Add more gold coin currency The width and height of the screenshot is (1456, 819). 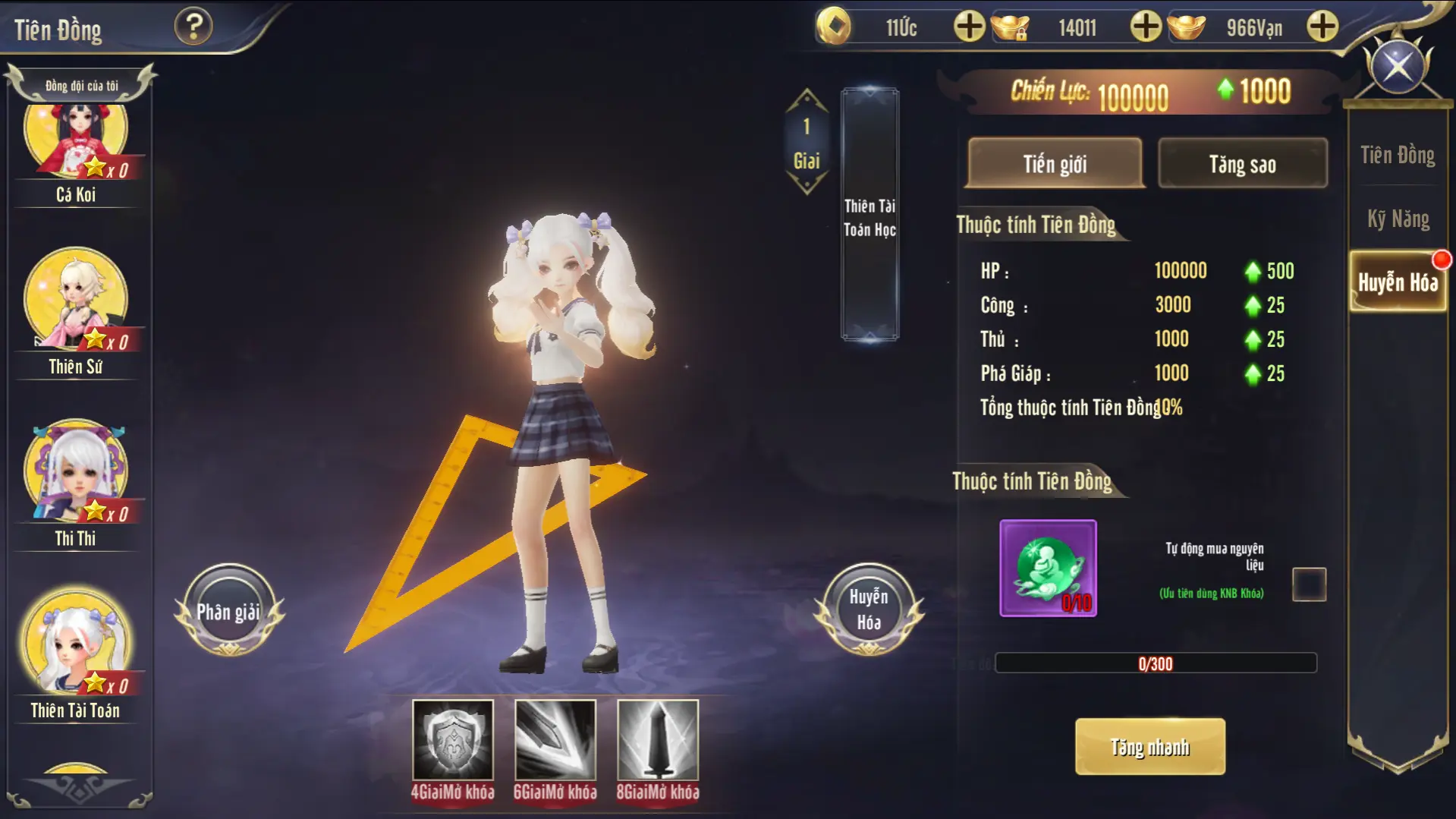point(969,27)
